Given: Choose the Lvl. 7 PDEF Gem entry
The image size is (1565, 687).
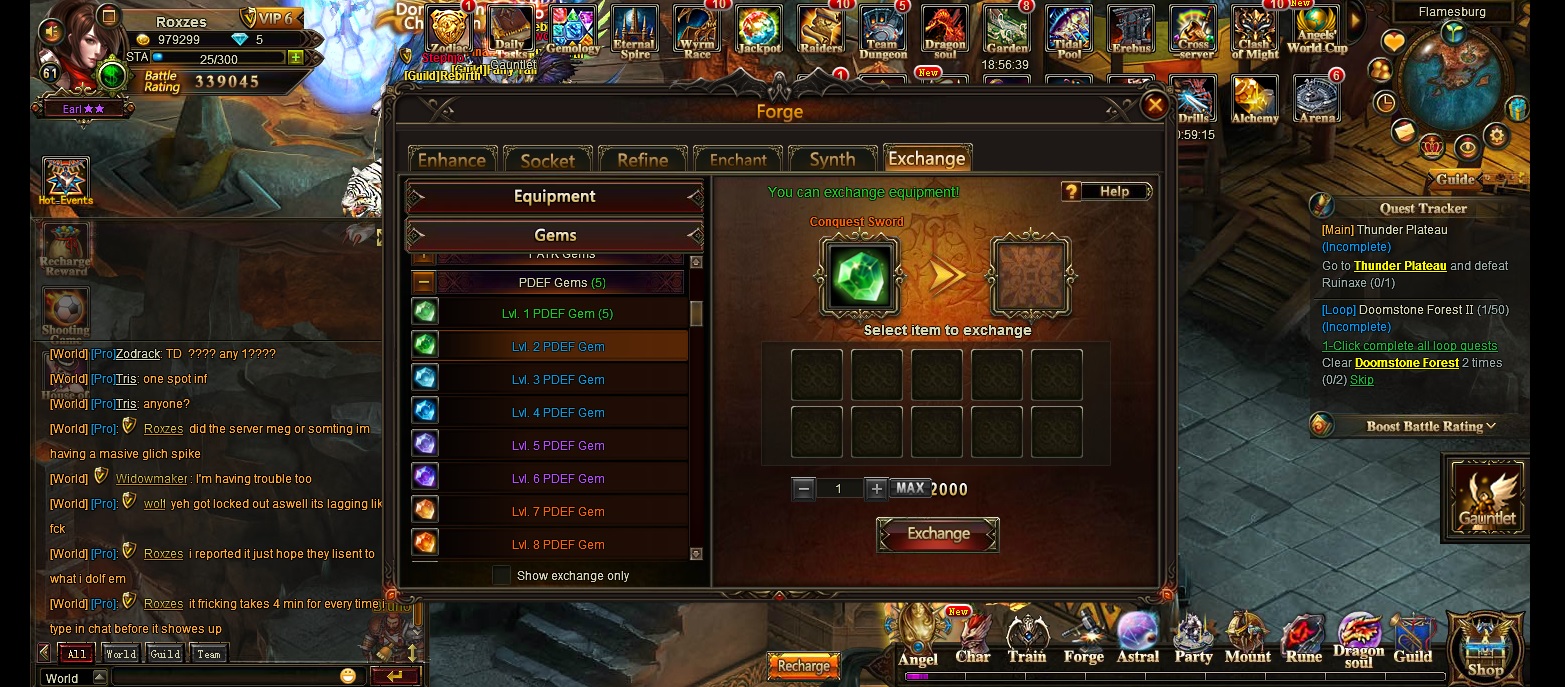Looking at the screenshot, I should click(557, 512).
